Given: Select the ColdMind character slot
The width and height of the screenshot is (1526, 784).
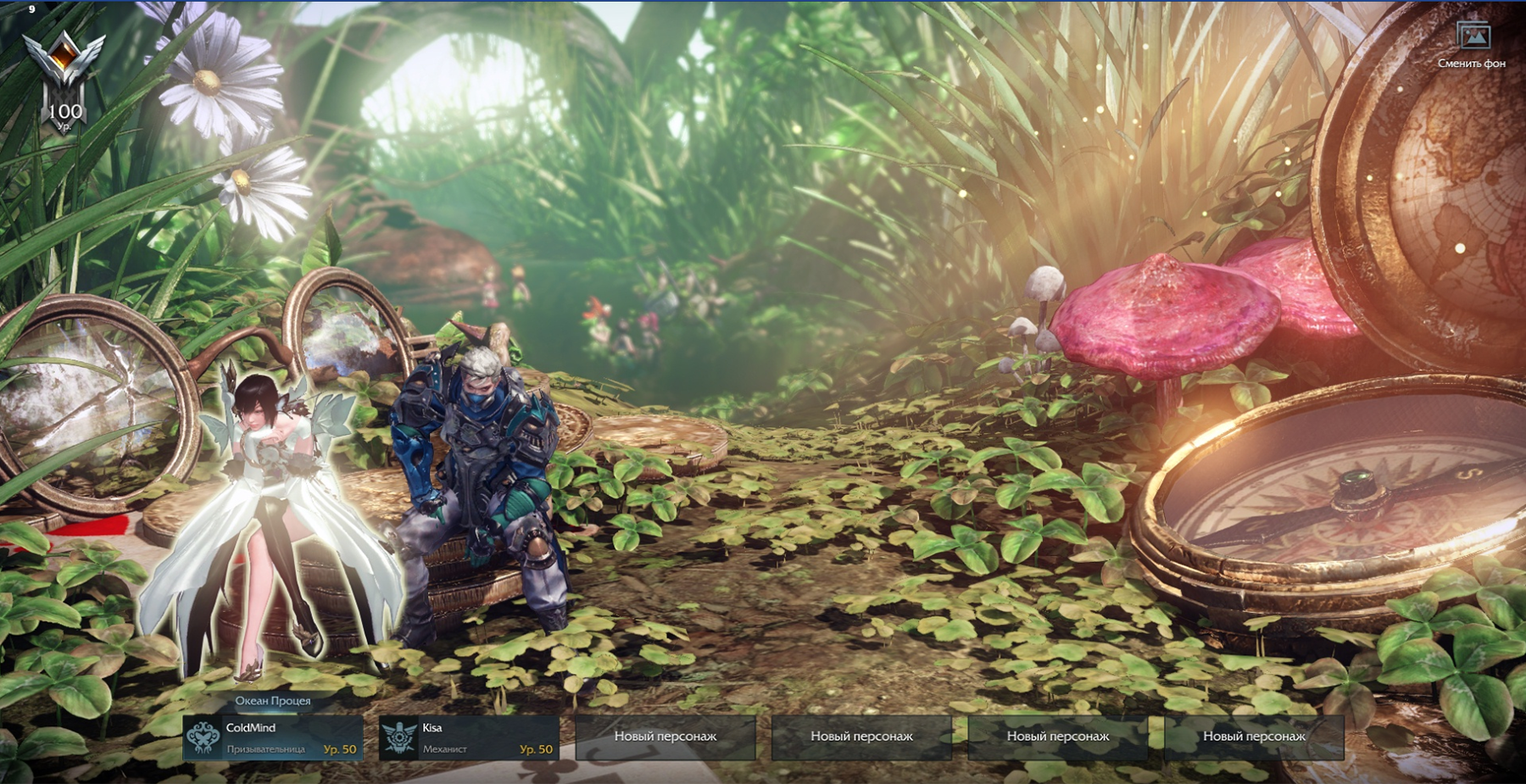Looking at the screenshot, I should (x=273, y=737).
